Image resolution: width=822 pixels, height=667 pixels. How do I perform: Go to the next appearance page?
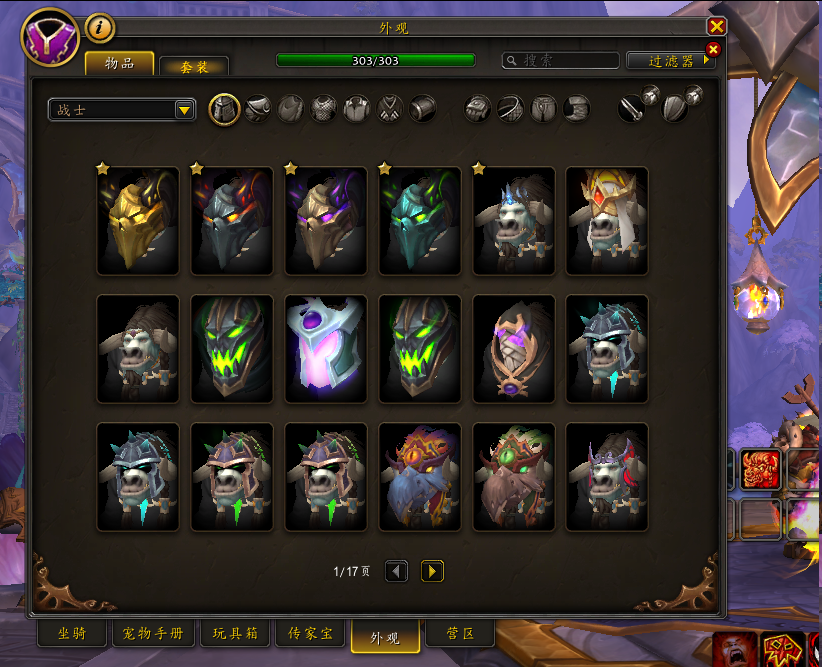432,571
